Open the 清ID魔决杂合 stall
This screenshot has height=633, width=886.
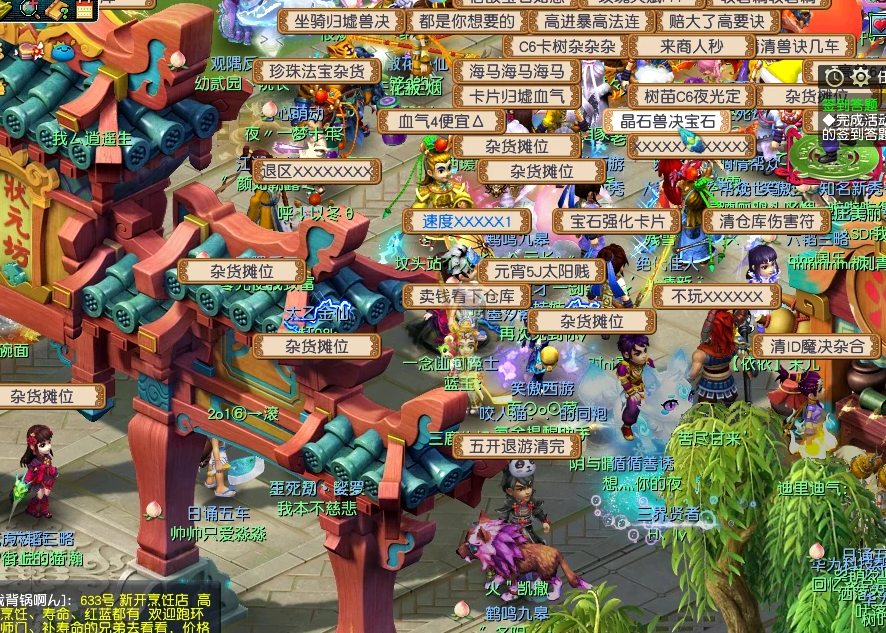pyautogui.click(x=817, y=346)
